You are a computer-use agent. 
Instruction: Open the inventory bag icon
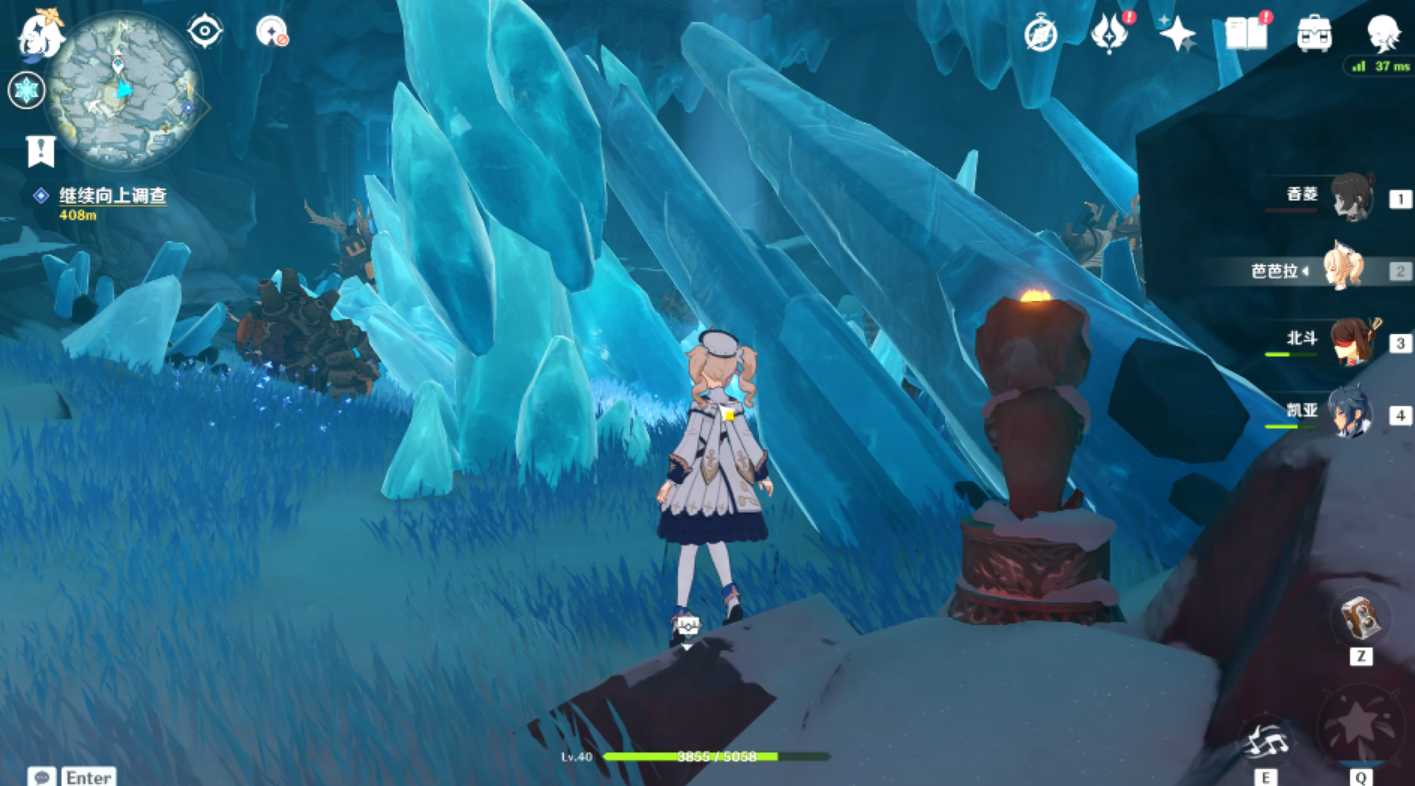1314,32
